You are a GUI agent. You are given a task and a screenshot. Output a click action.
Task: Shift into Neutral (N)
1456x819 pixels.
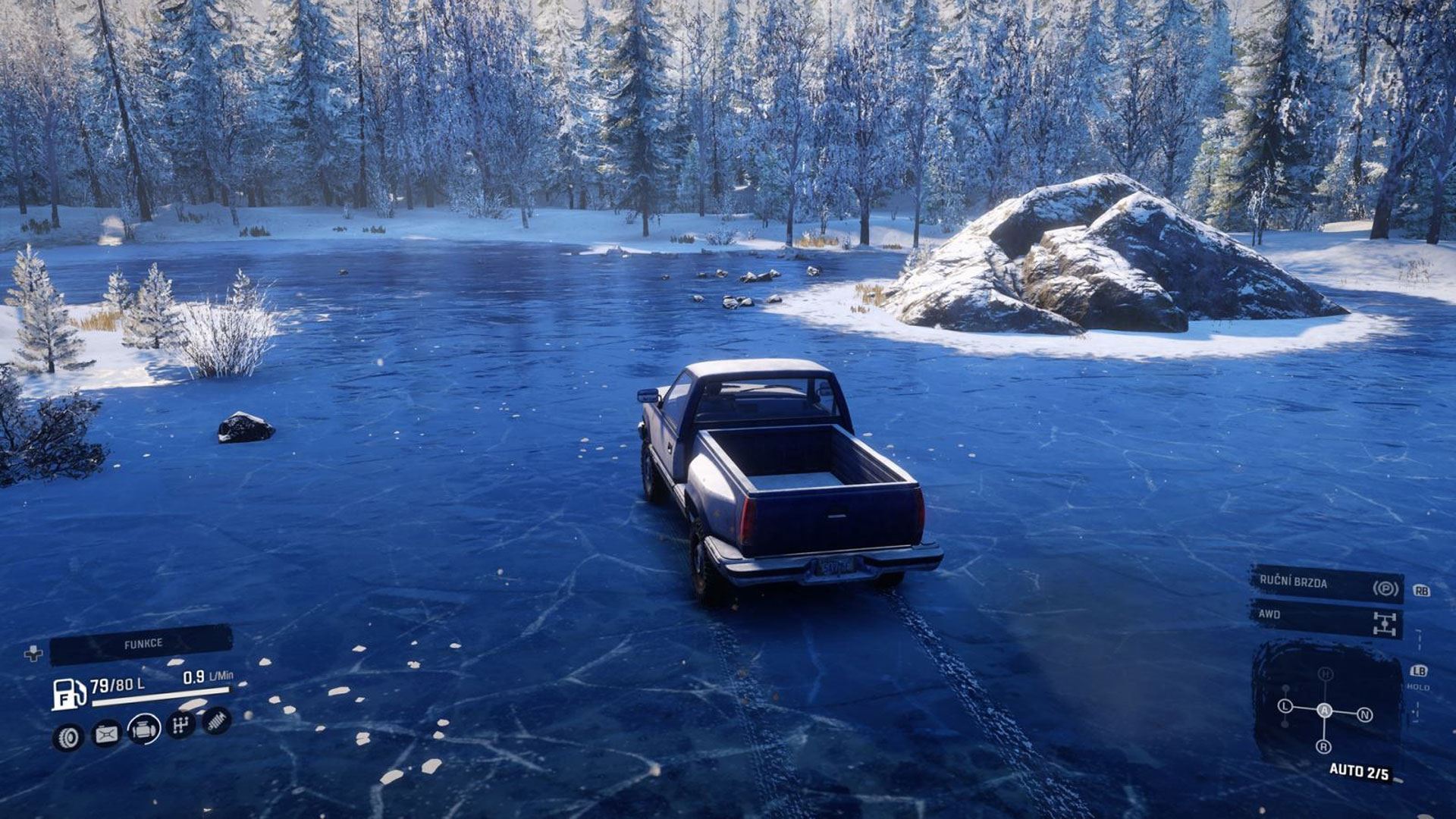pyautogui.click(x=1364, y=714)
